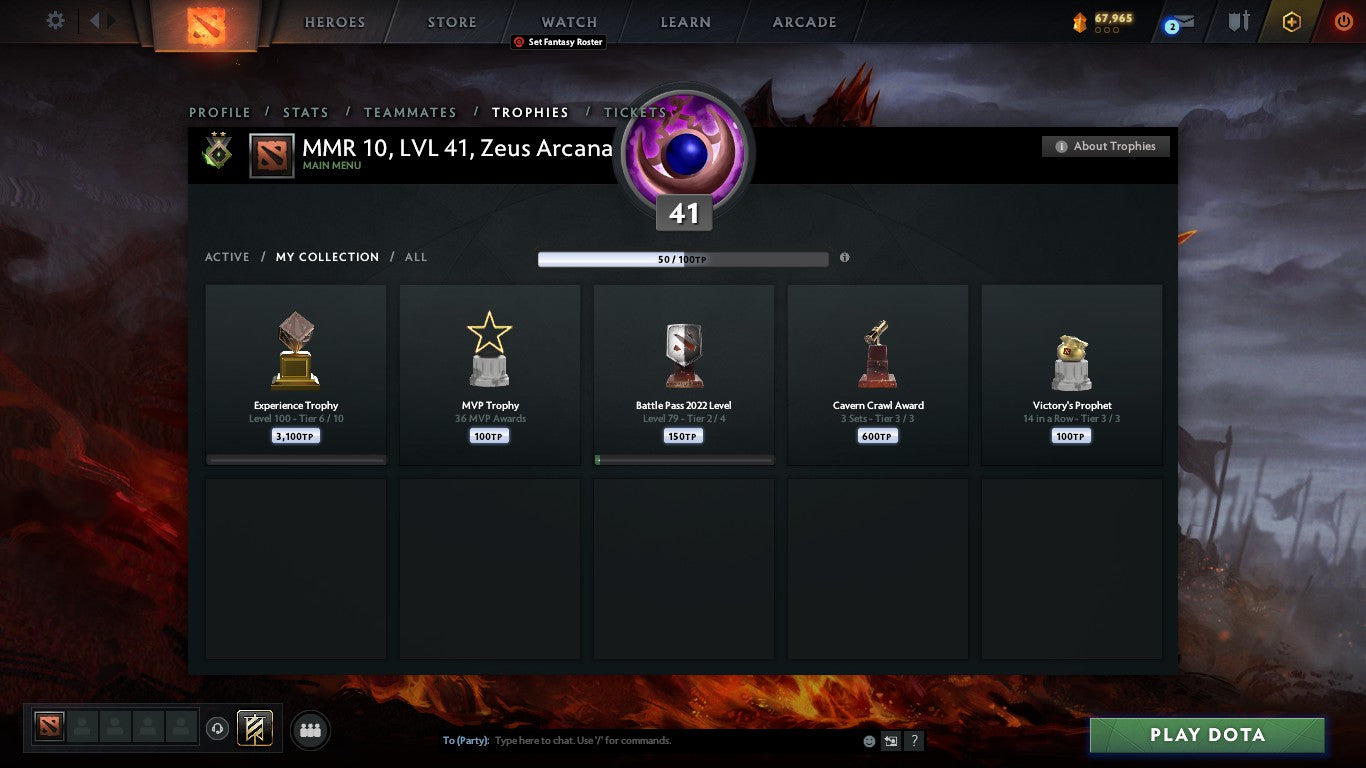Expand the About Trophies info panel
Screen dimensions: 1366x768
(1105, 146)
